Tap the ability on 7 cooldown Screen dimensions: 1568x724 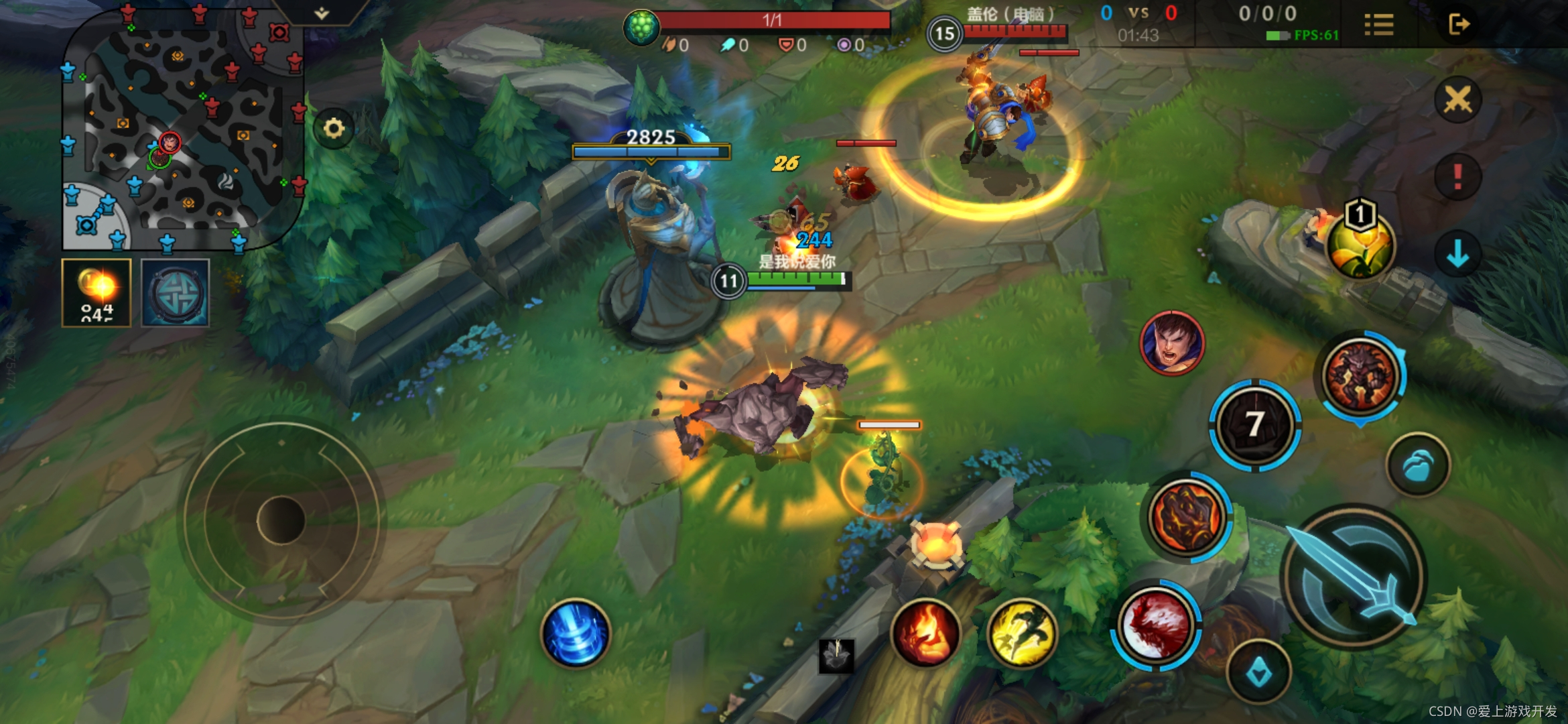[x=1255, y=425]
